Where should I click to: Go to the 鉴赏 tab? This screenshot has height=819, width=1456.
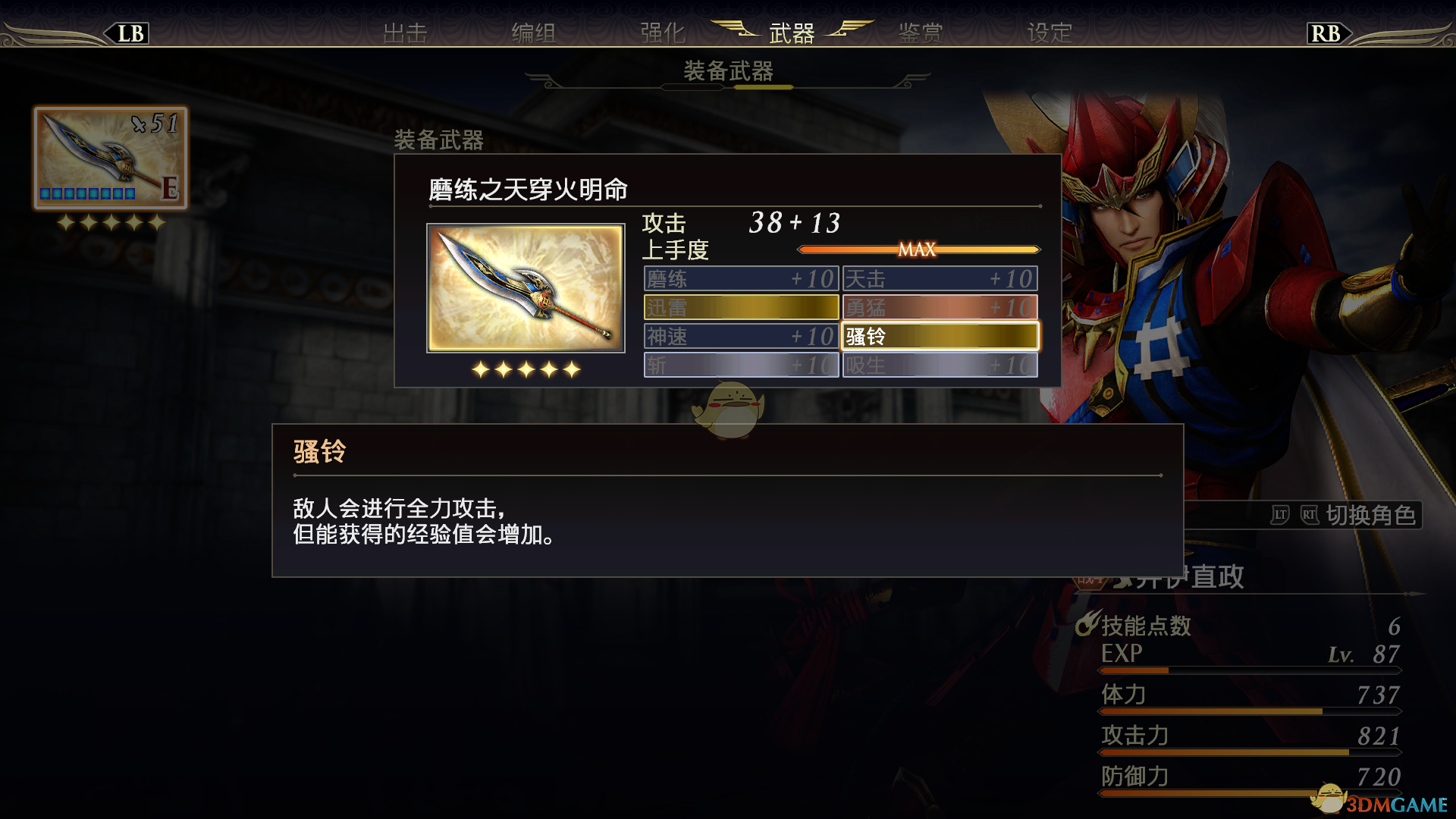[921, 33]
